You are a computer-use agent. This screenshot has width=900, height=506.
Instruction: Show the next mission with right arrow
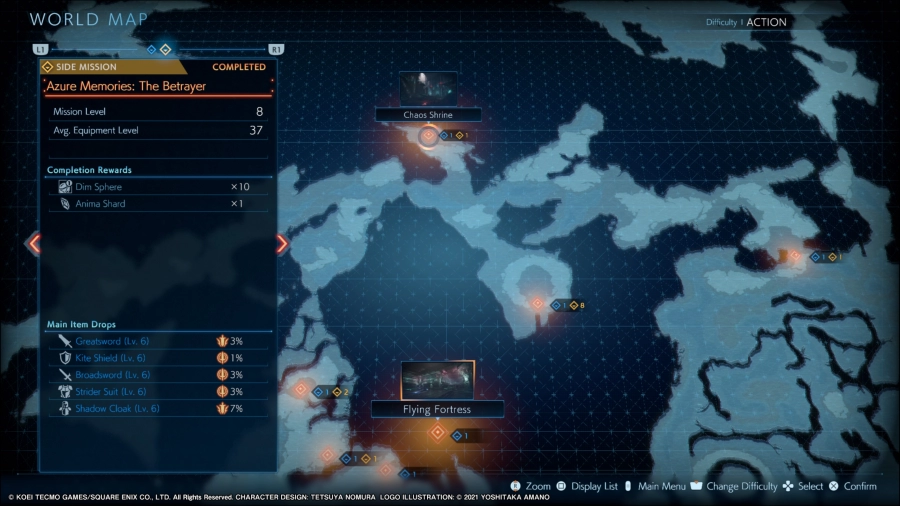point(282,243)
